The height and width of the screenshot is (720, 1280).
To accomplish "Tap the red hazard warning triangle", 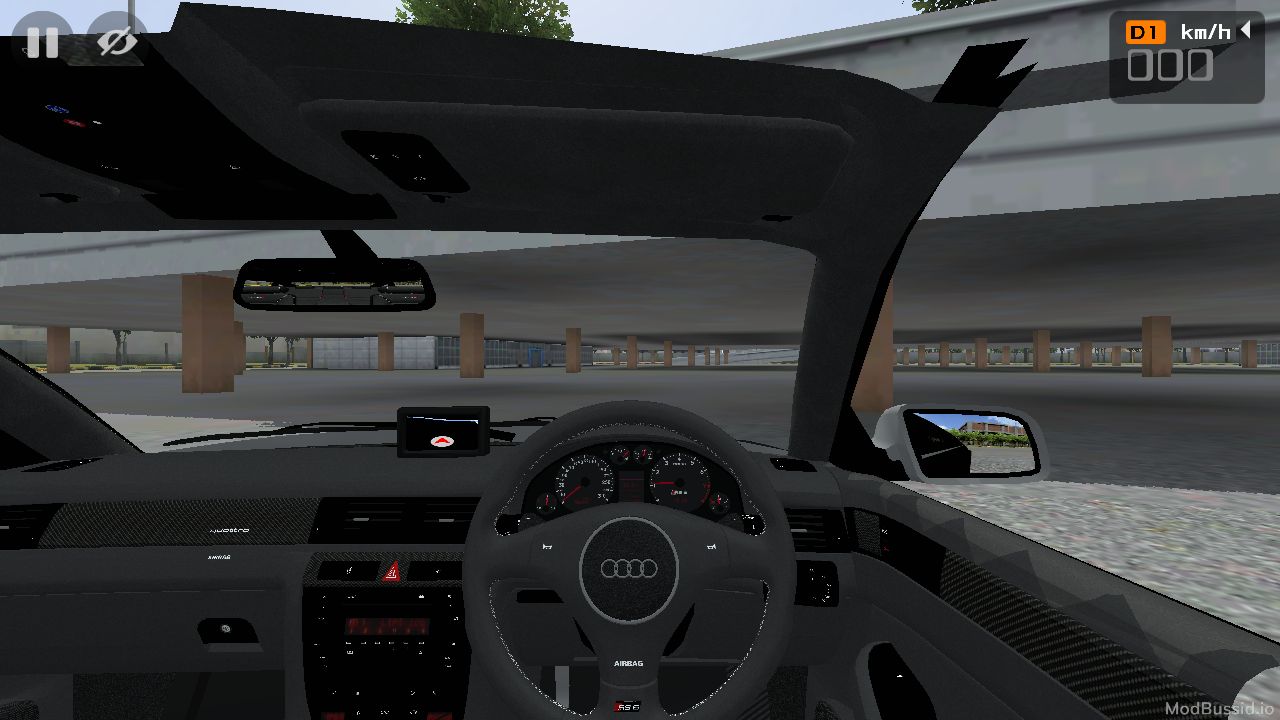I will [393, 573].
